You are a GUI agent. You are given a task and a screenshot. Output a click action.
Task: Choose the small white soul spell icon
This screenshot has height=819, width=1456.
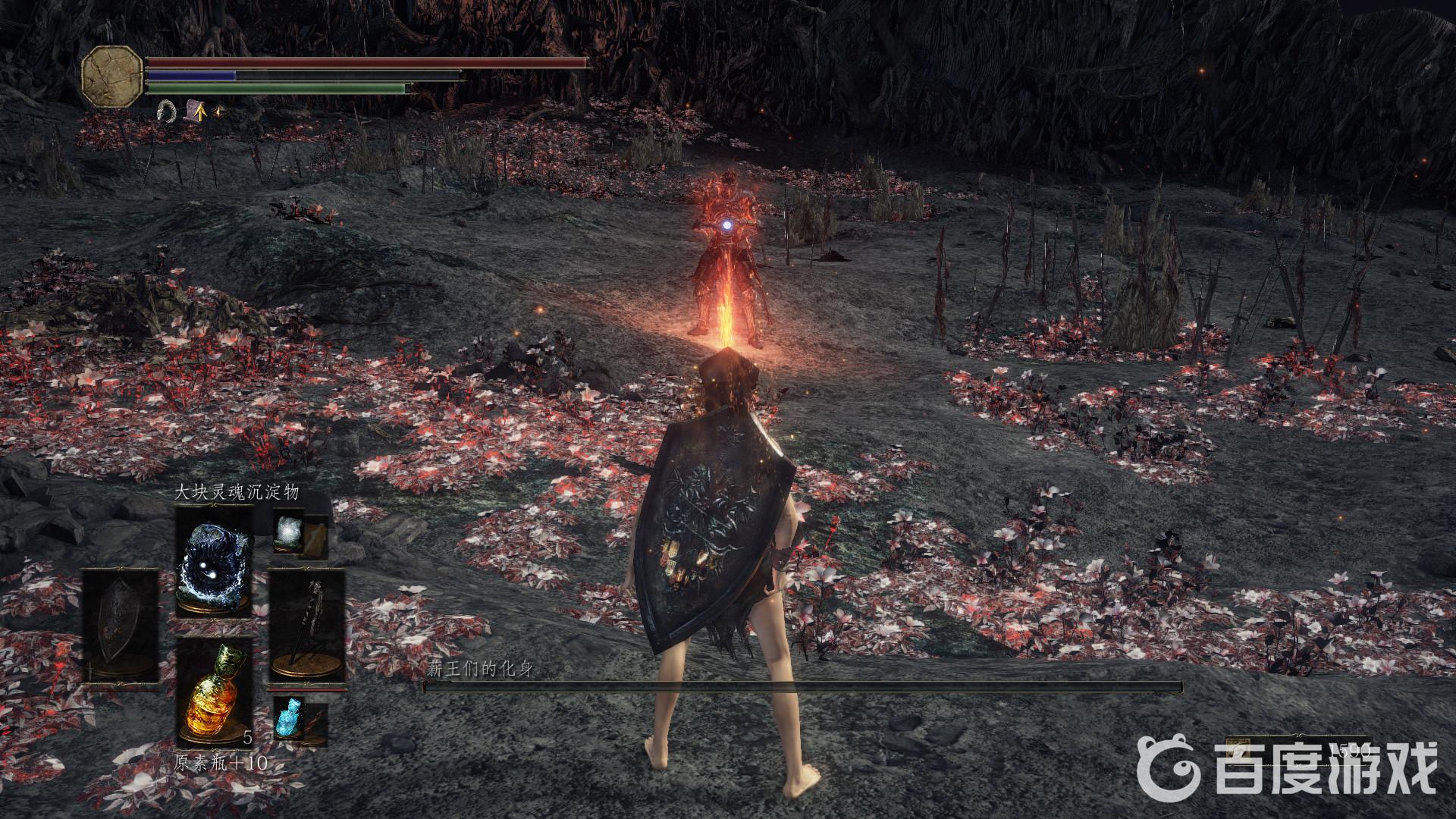click(x=290, y=529)
